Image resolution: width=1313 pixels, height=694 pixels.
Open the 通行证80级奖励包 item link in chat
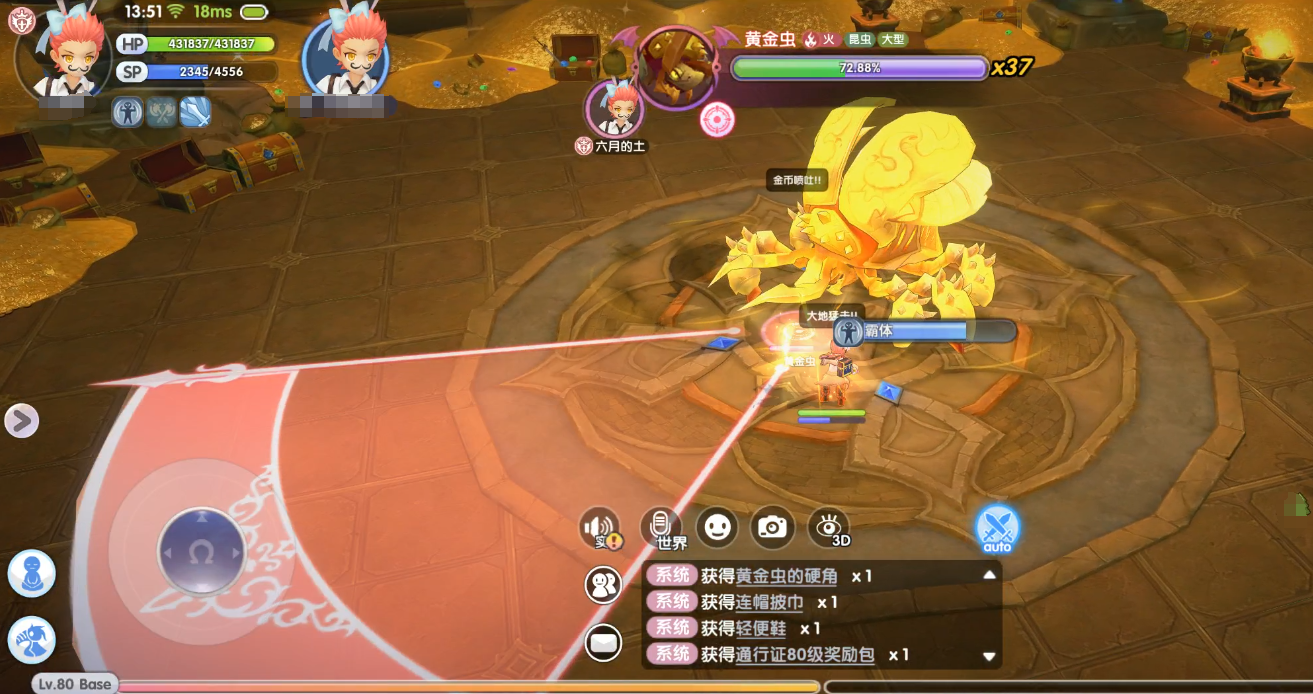click(805, 655)
